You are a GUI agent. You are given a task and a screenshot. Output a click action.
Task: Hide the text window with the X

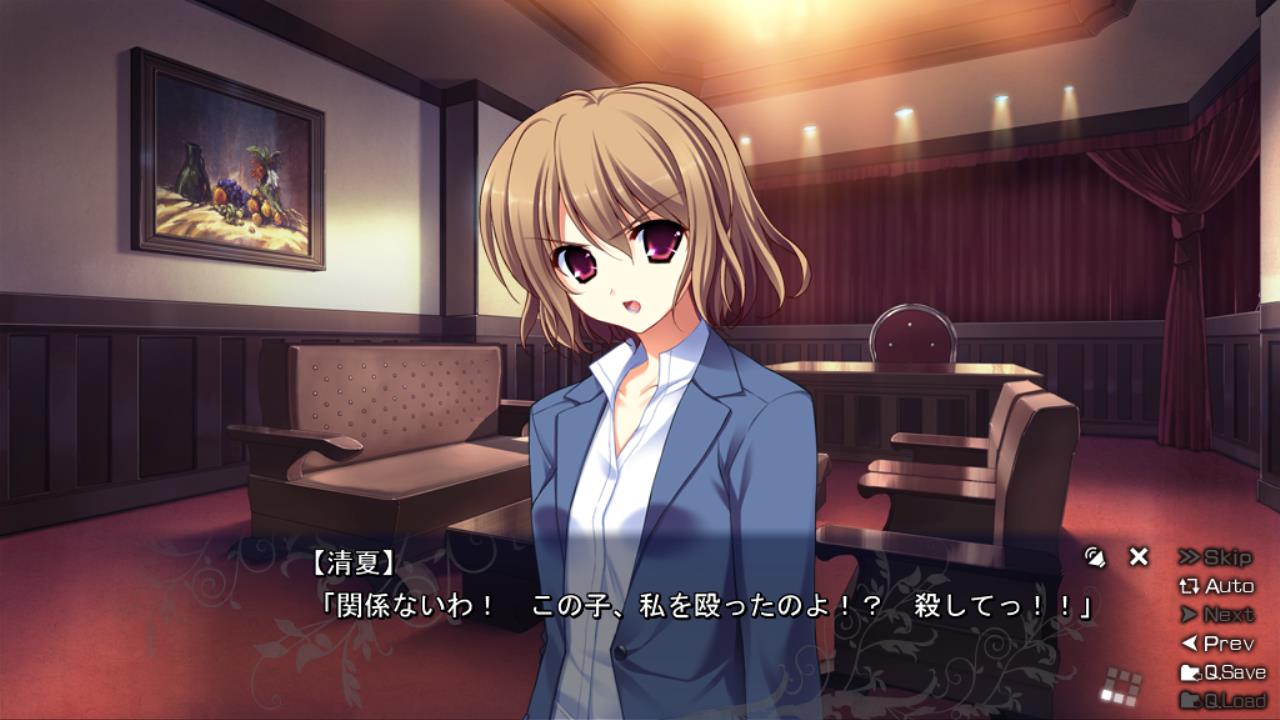point(1138,557)
